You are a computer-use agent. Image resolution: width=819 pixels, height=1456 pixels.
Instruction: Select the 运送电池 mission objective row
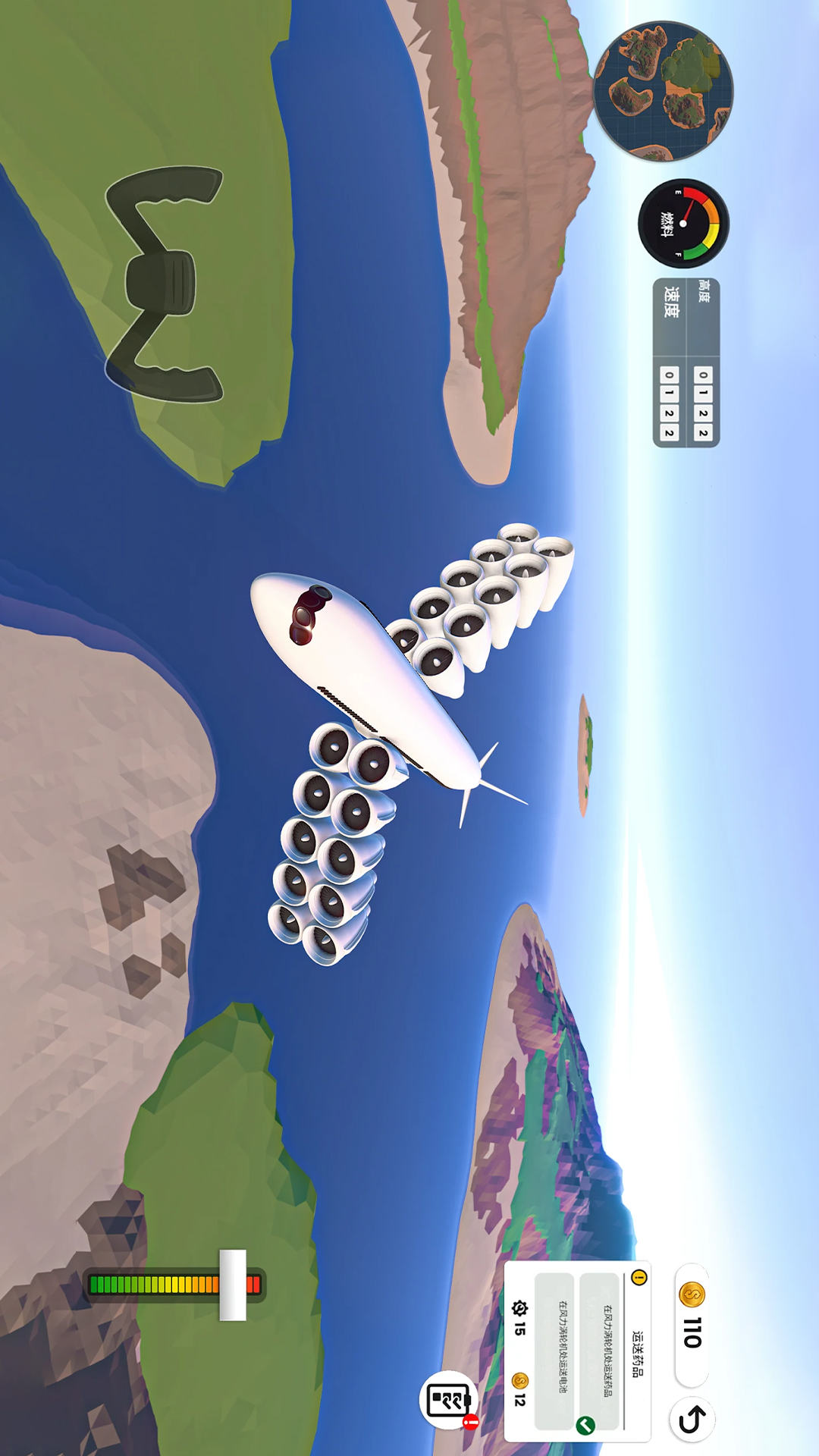click(x=555, y=1351)
